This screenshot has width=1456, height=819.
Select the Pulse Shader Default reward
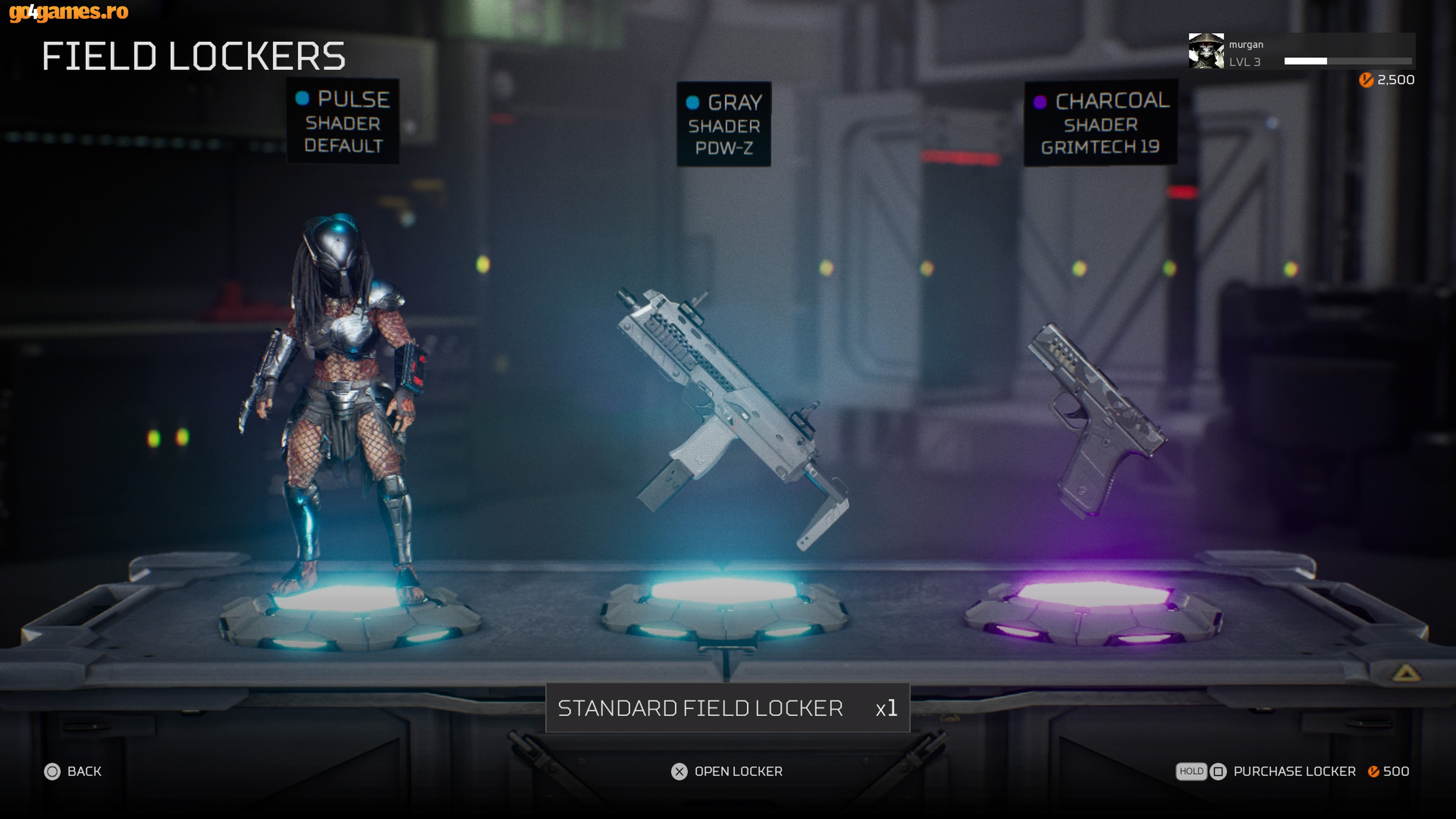tap(342, 122)
